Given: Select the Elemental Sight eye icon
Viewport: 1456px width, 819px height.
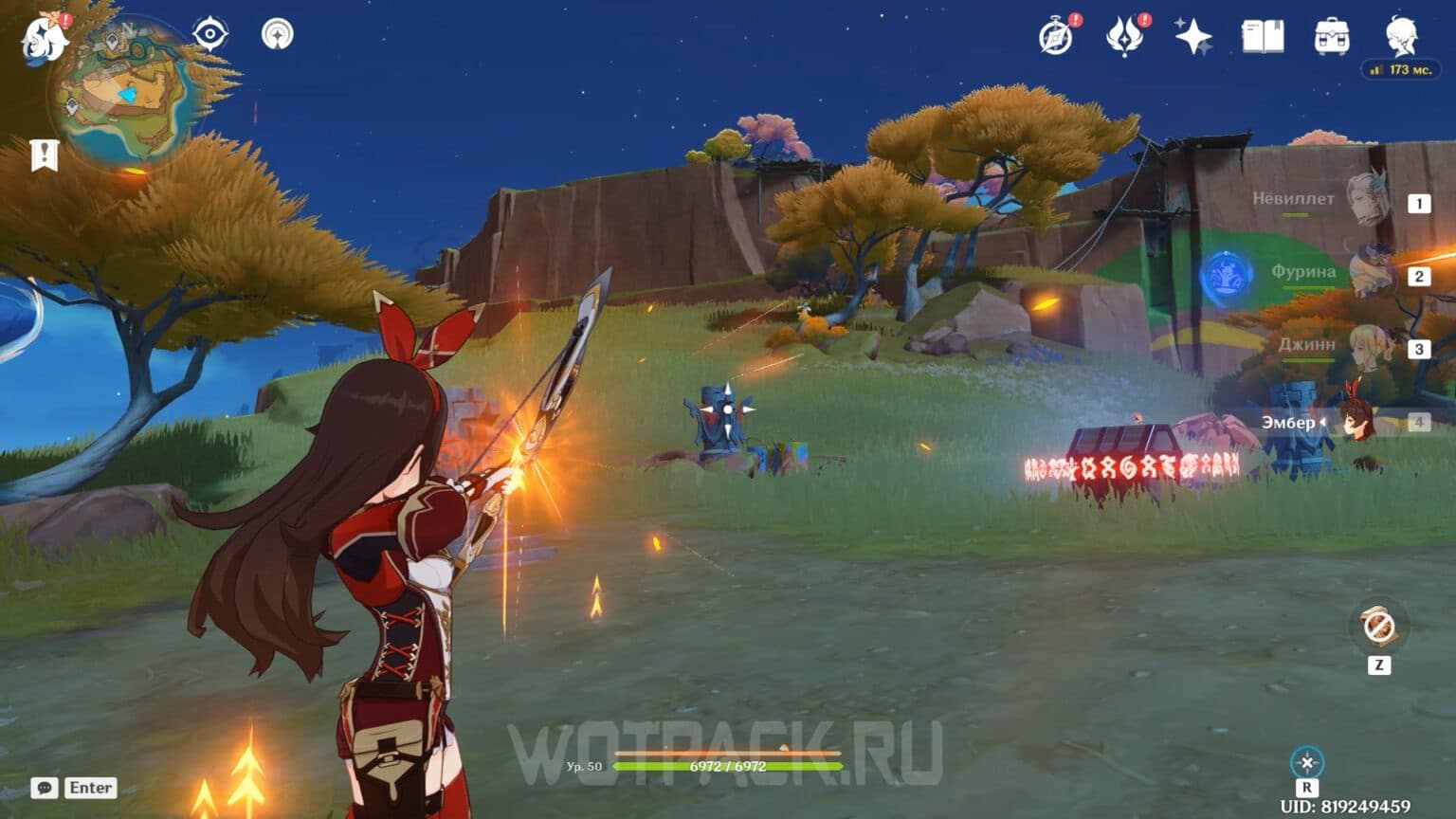Looking at the screenshot, I should [x=209, y=34].
